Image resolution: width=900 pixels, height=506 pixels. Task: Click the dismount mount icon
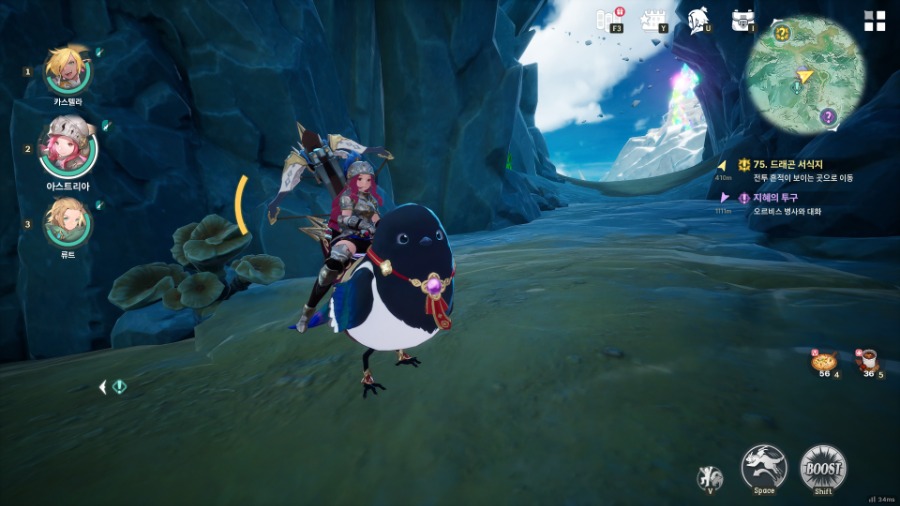point(709,476)
